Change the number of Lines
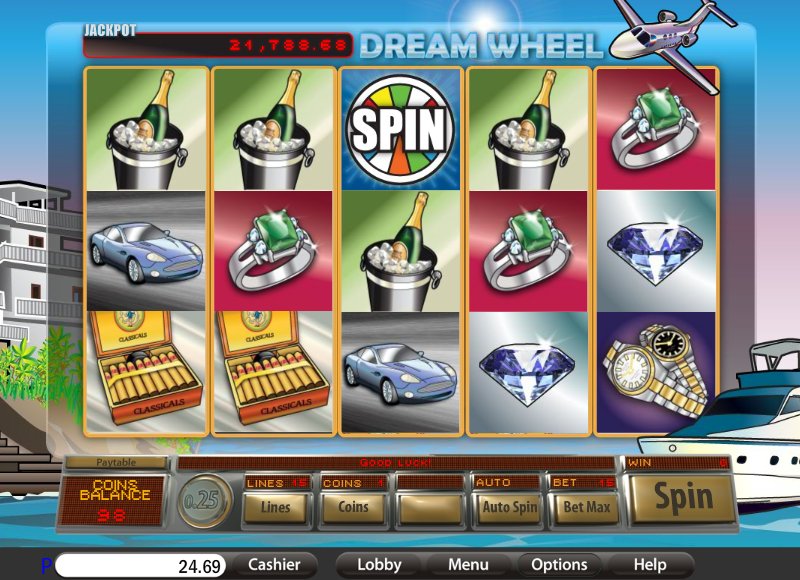 point(275,507)
